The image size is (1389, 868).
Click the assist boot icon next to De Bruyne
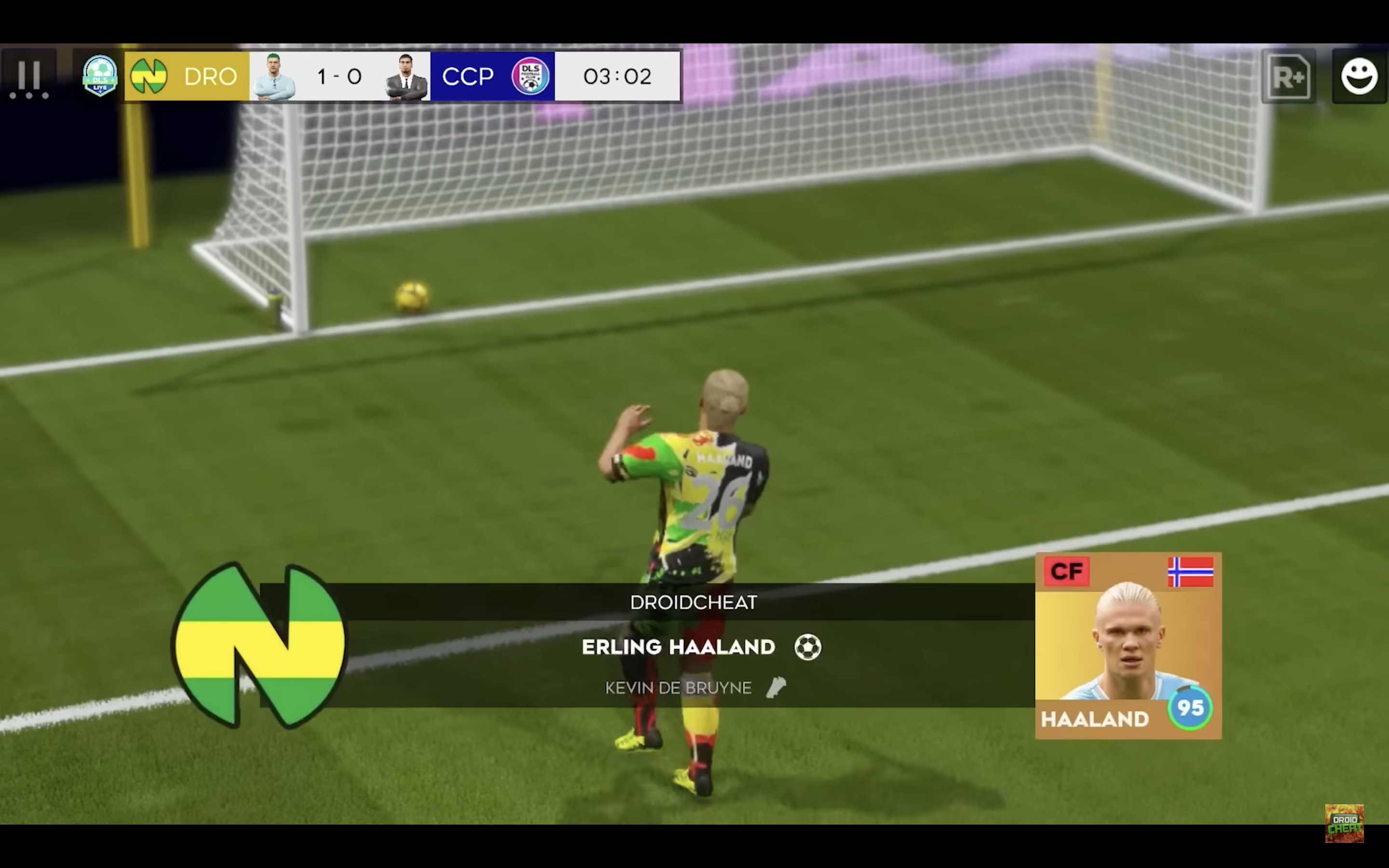click(777, 688)
